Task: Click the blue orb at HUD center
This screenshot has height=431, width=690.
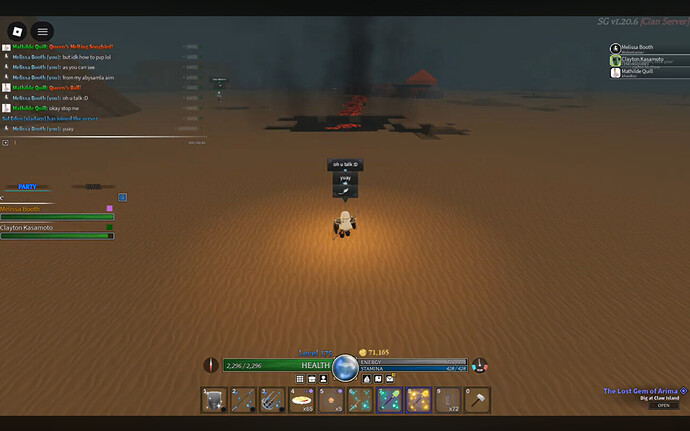Action: coord(345,366)
